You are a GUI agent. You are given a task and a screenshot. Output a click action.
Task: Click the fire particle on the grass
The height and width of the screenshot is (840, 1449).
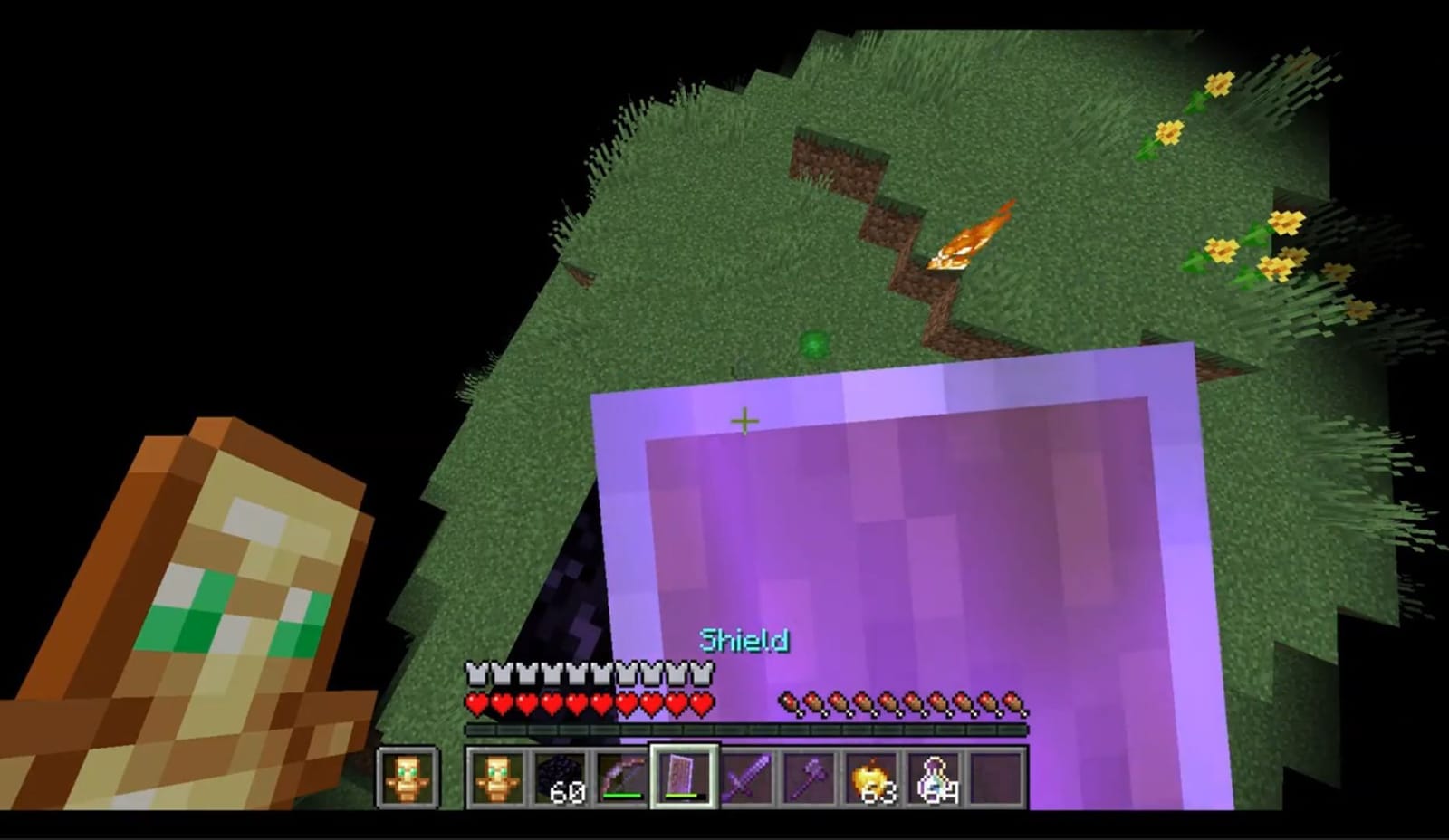point(967,240)
